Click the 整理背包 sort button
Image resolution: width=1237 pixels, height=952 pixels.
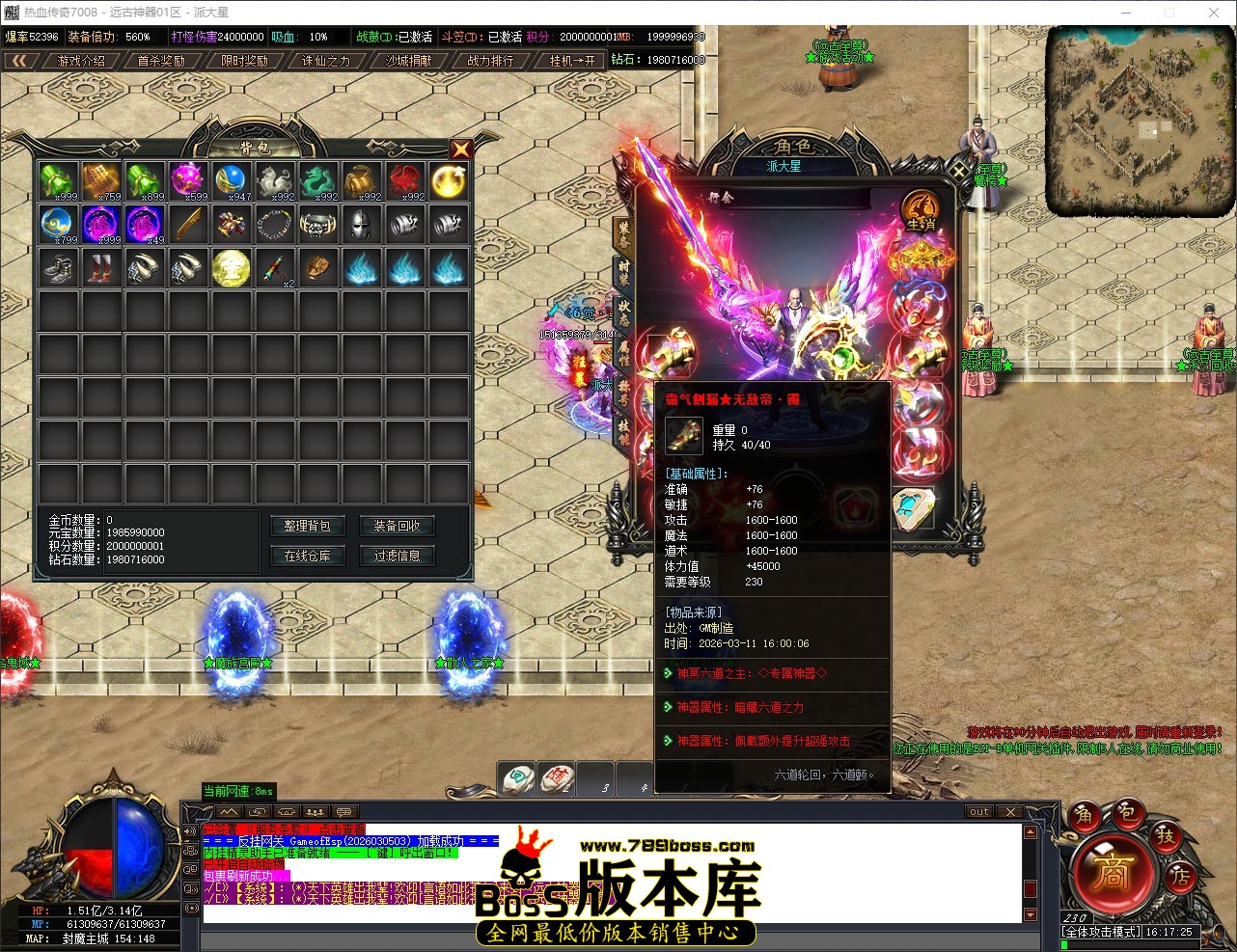(x=307, y=526)
